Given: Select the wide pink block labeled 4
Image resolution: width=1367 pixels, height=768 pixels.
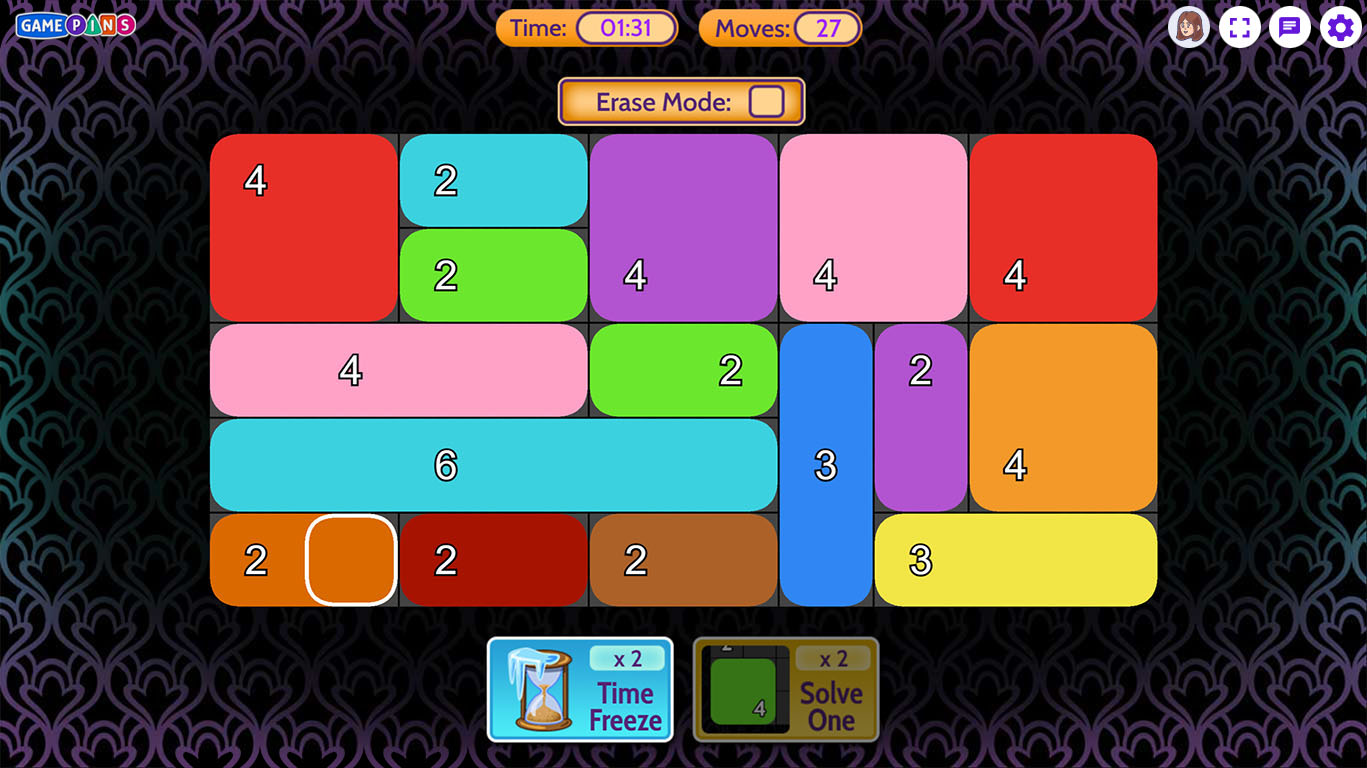Looking at the screenshot, I should point(398,370).
